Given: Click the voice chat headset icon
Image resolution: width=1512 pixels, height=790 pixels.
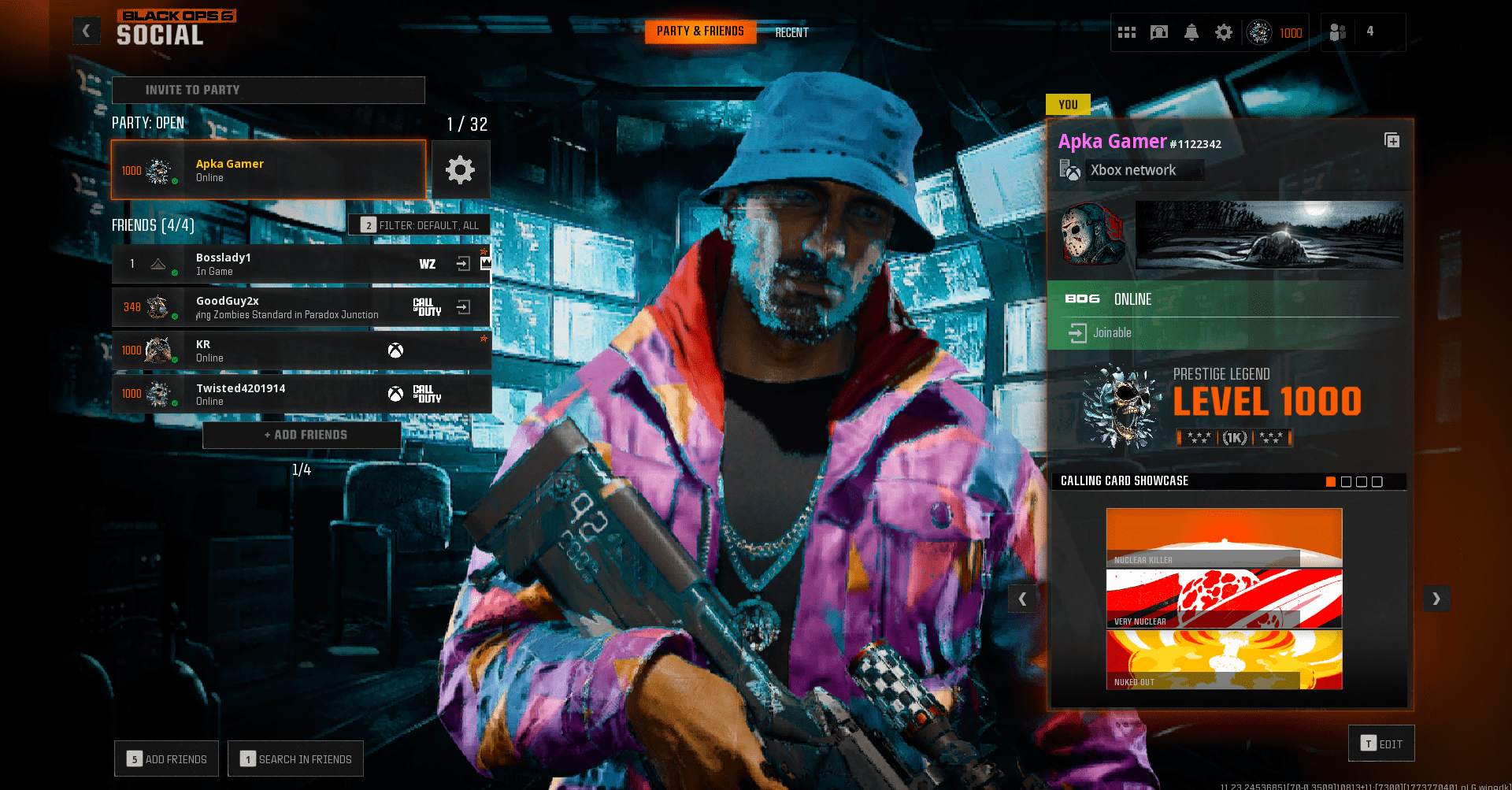Looking at the screenshot, I should pyautogui.click(x=1158, y=32).
